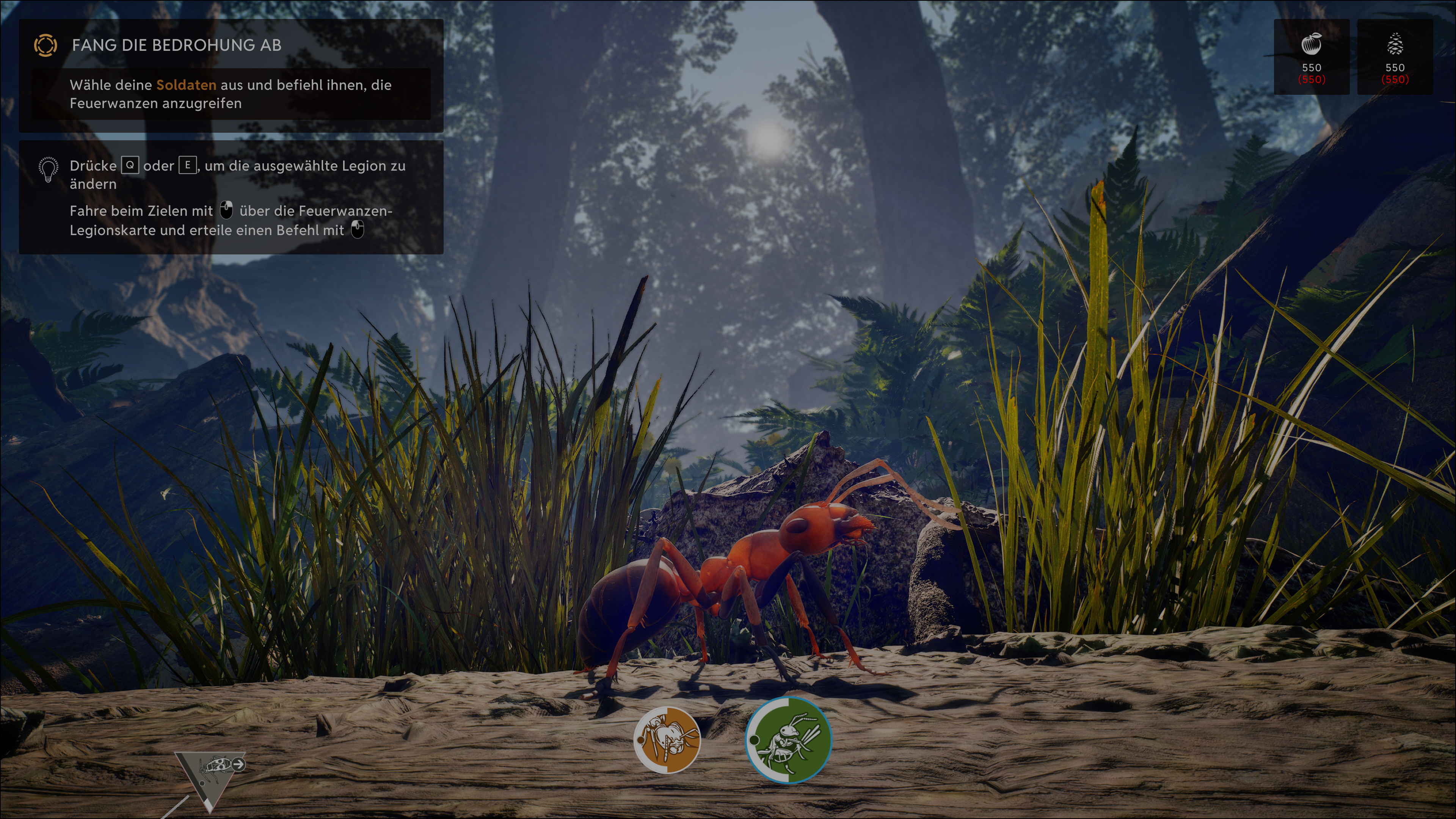Click the light bulb hint panel
The width and height of the screenshot is (1456, 819).
[231, 197]
